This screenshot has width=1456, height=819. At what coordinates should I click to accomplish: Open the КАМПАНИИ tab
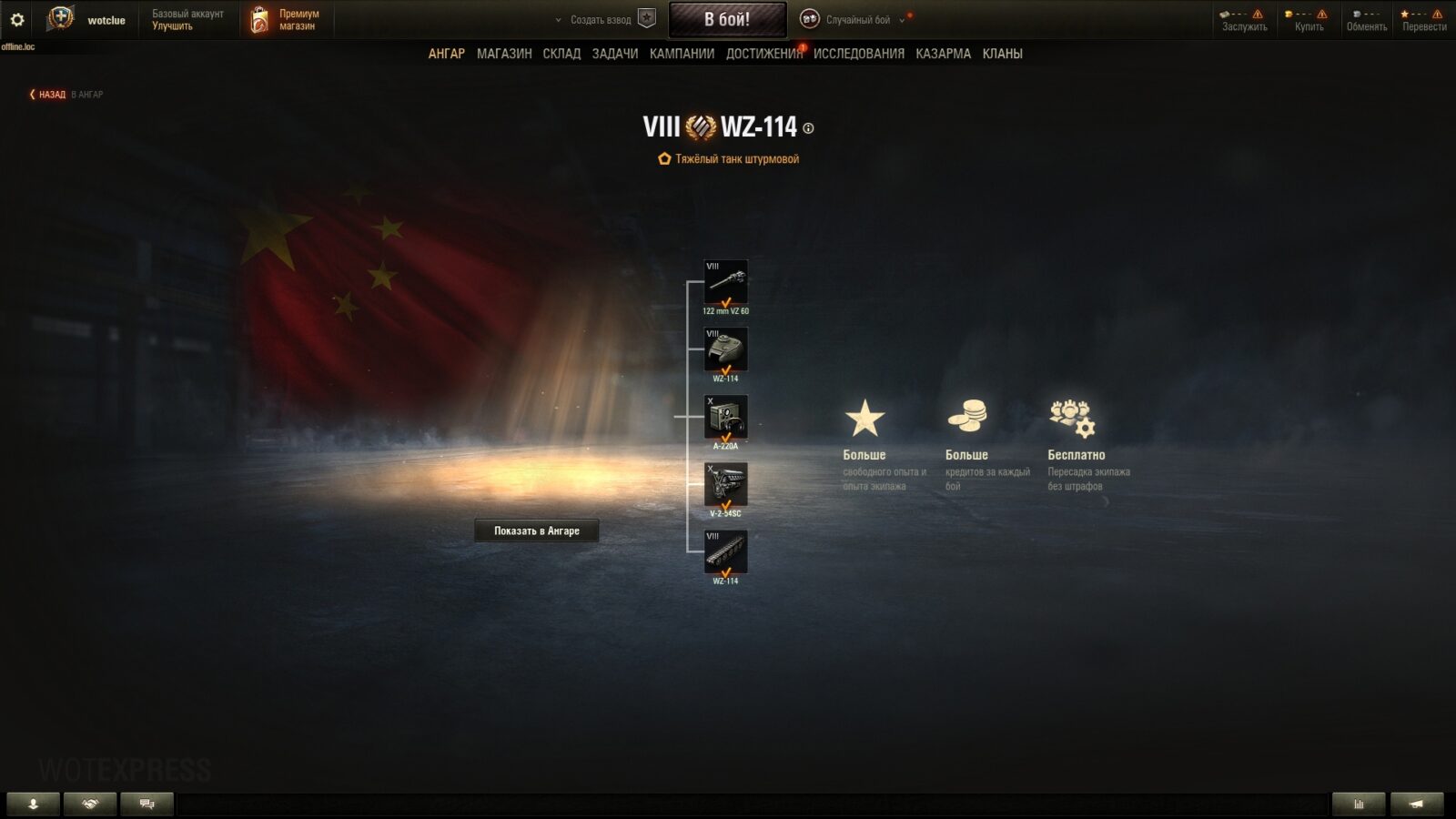pos(682,54)
